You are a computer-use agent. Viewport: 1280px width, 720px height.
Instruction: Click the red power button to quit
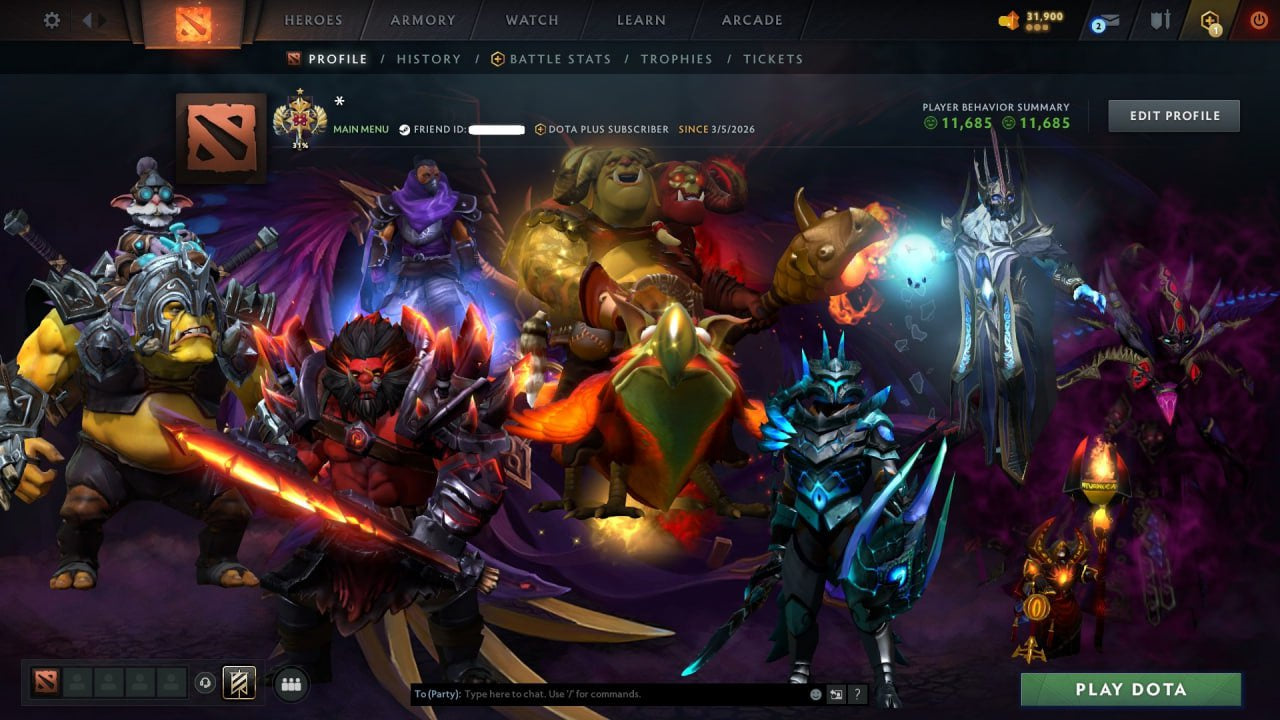1258,17
